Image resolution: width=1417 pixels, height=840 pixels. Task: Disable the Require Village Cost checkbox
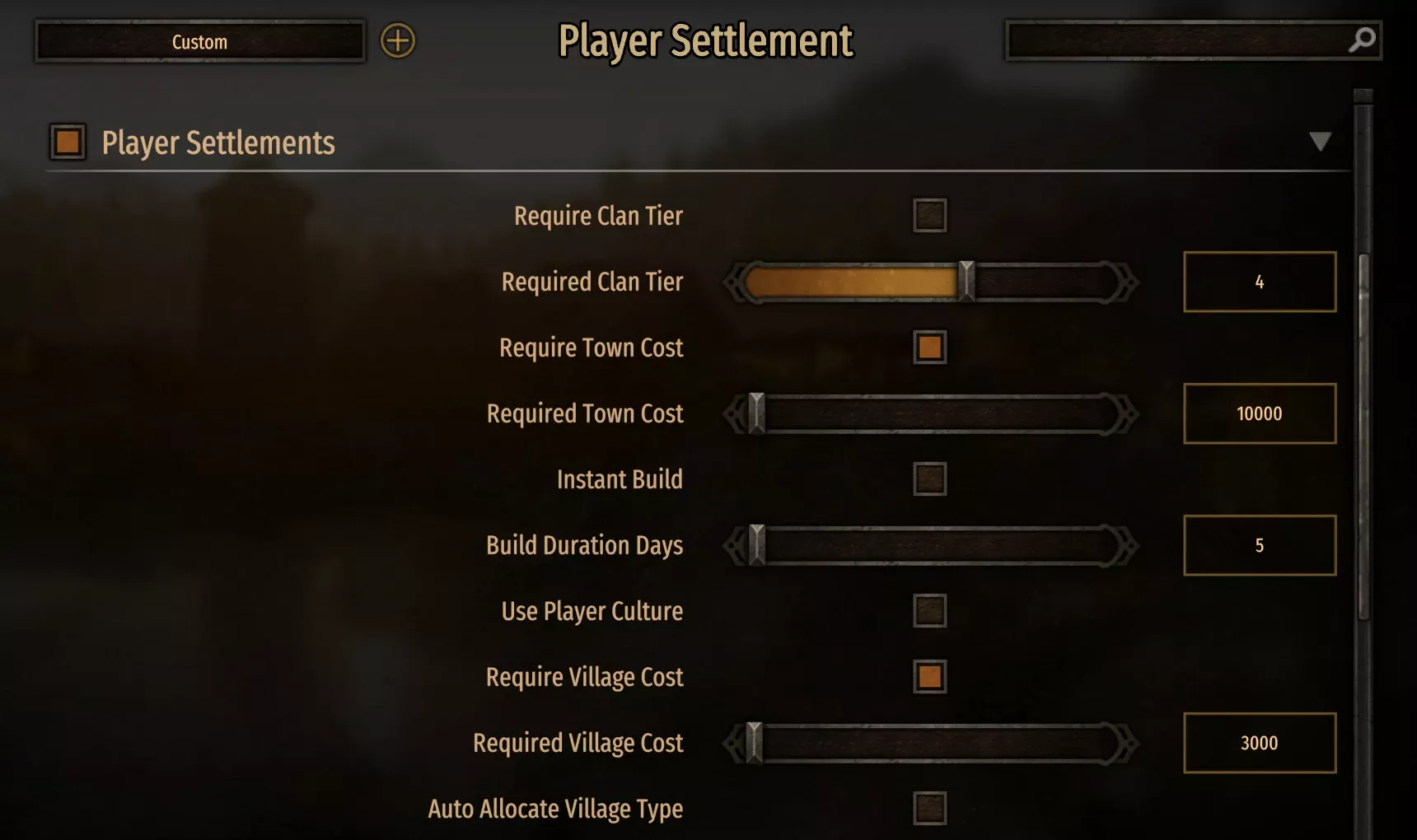pos(928,678)
